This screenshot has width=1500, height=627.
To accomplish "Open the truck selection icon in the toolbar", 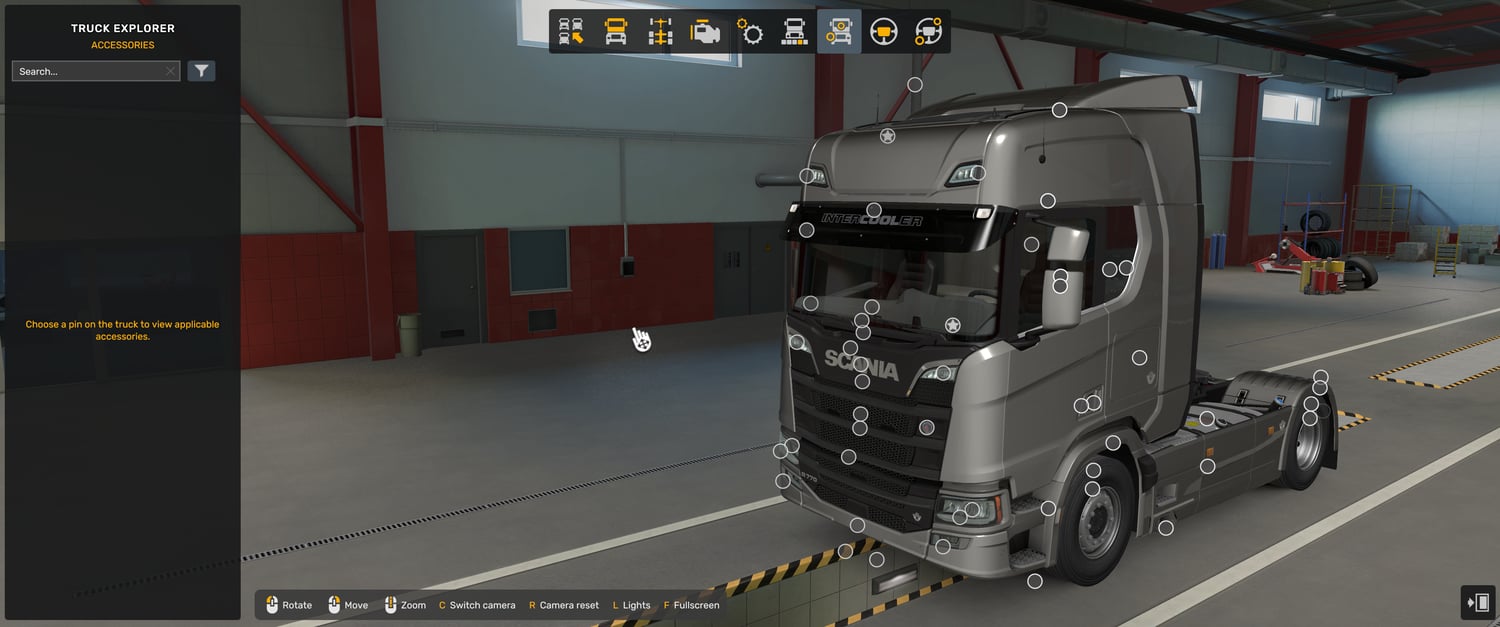I will tap(571, 32).
